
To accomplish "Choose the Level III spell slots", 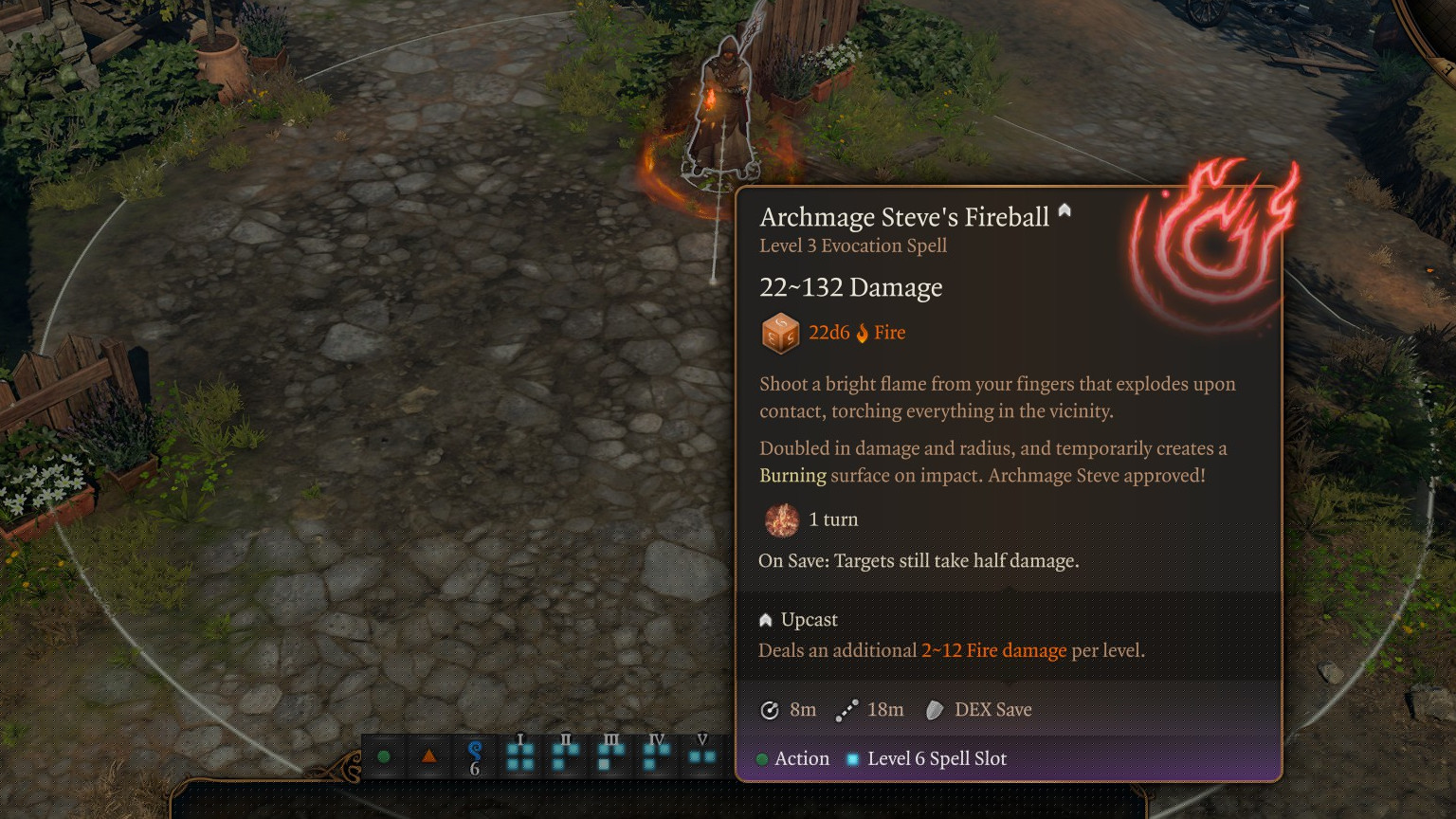I will click(610, 755).
